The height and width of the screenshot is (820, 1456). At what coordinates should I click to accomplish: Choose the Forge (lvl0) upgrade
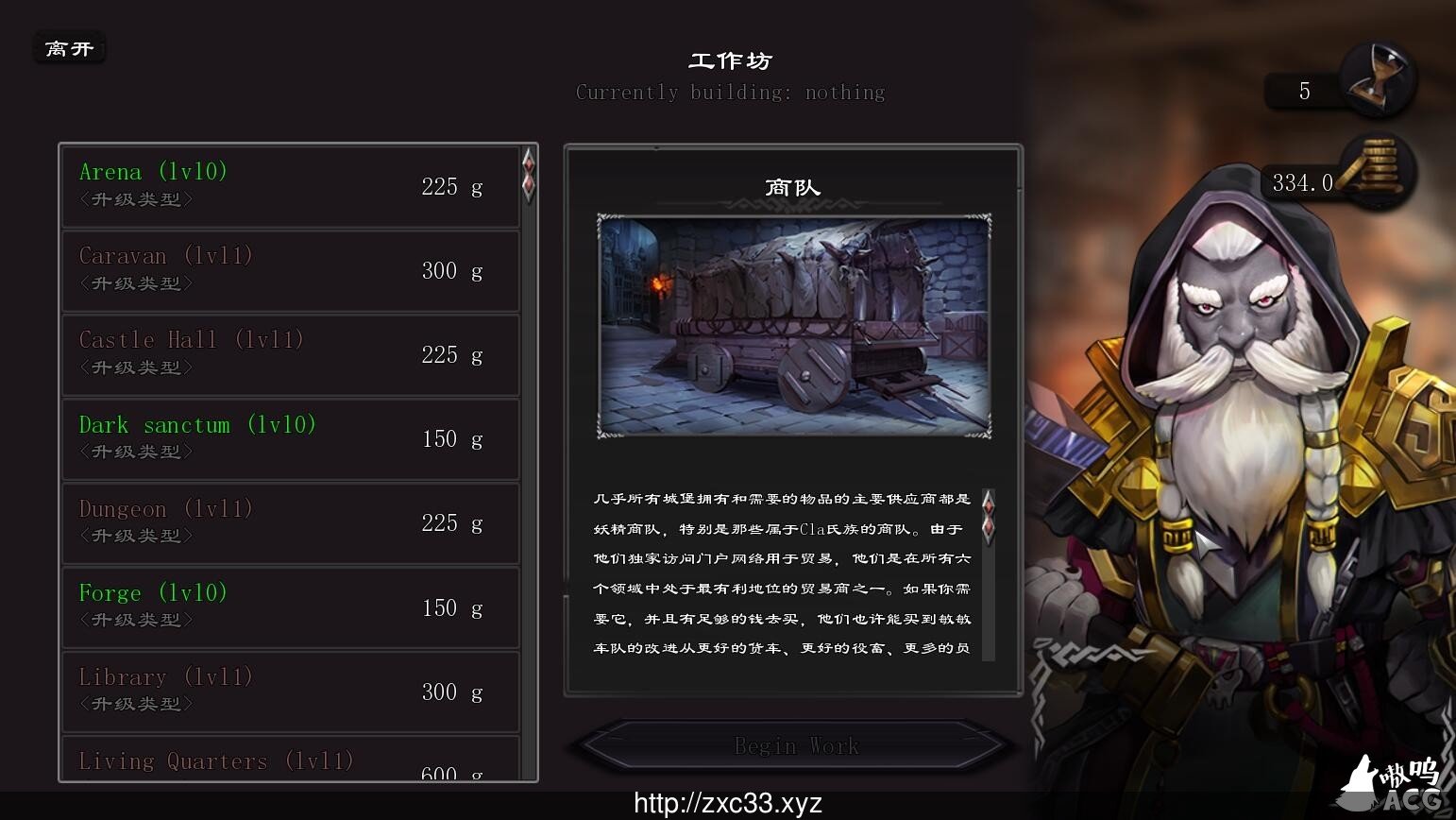[291, 606]
